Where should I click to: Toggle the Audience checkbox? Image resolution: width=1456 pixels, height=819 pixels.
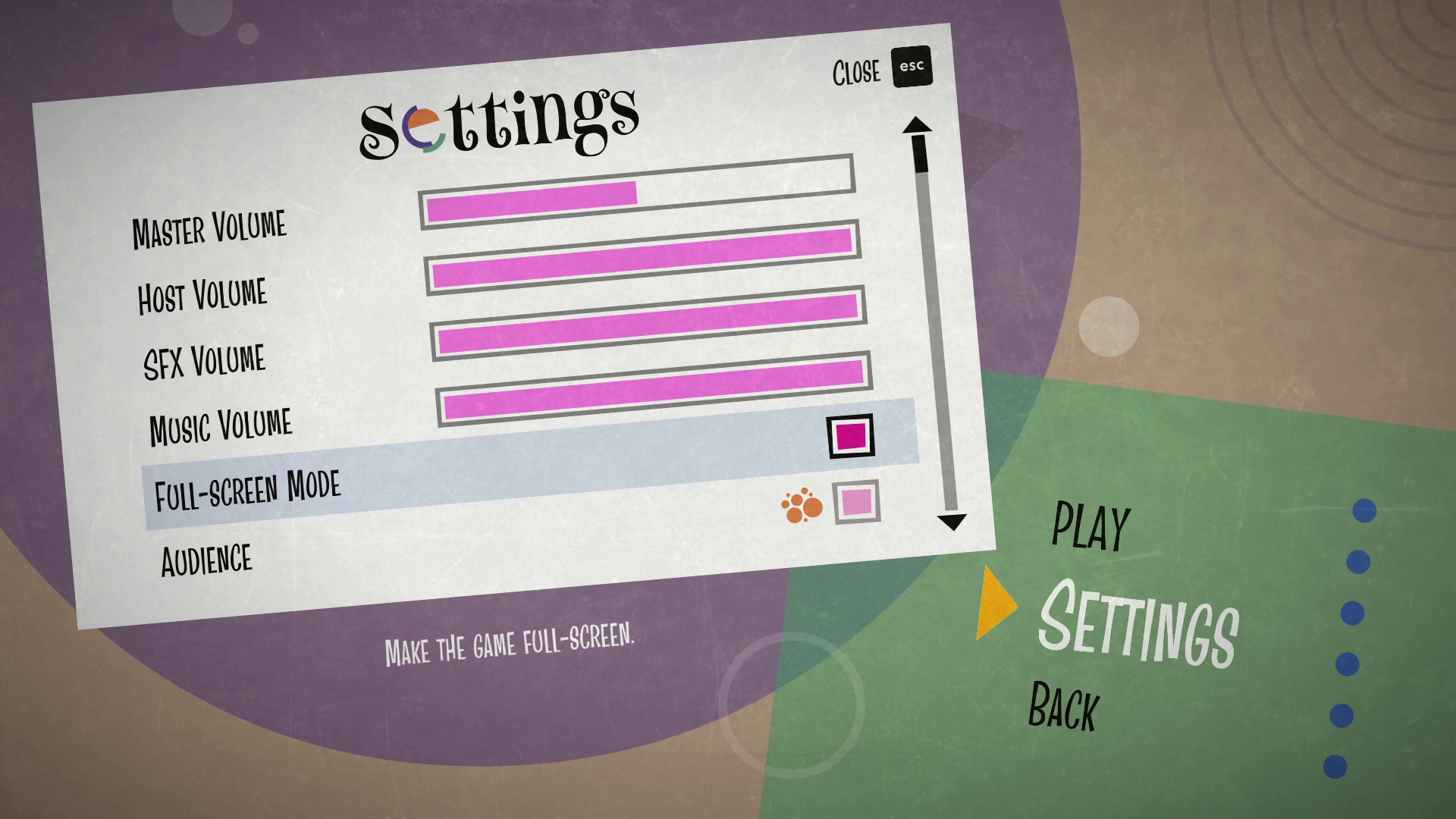pos(857,501)
